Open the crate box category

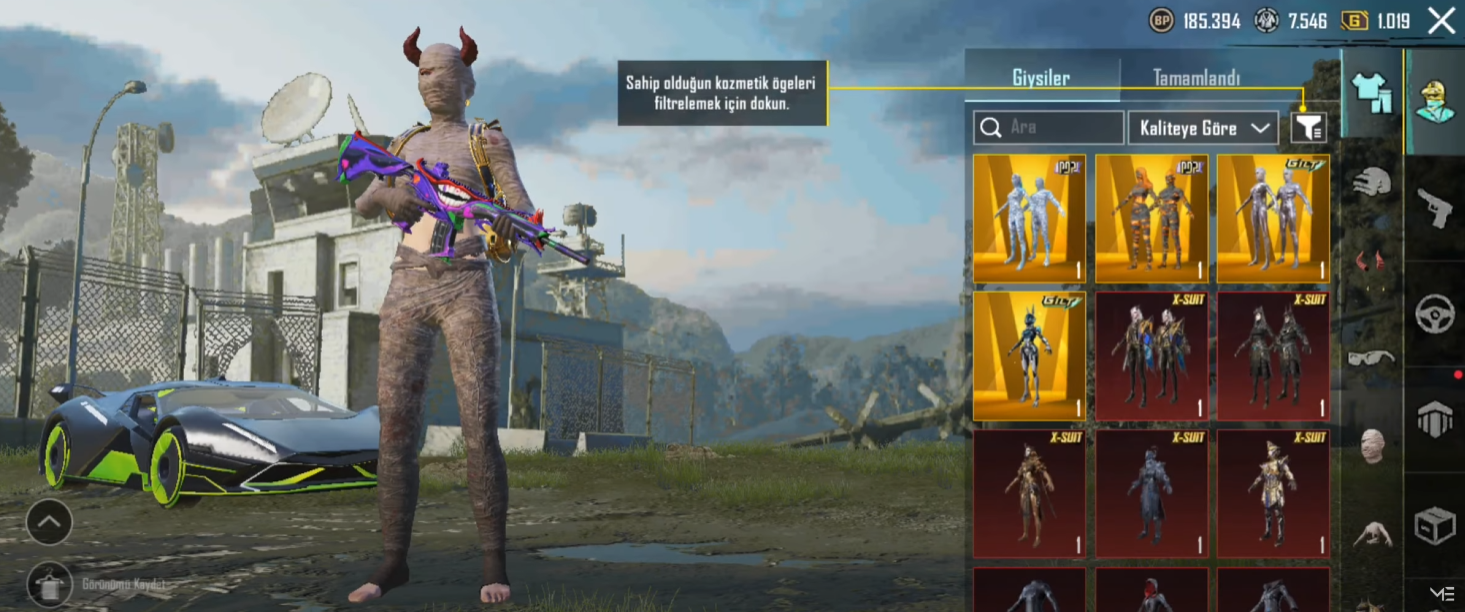(x=1435, y=526)
